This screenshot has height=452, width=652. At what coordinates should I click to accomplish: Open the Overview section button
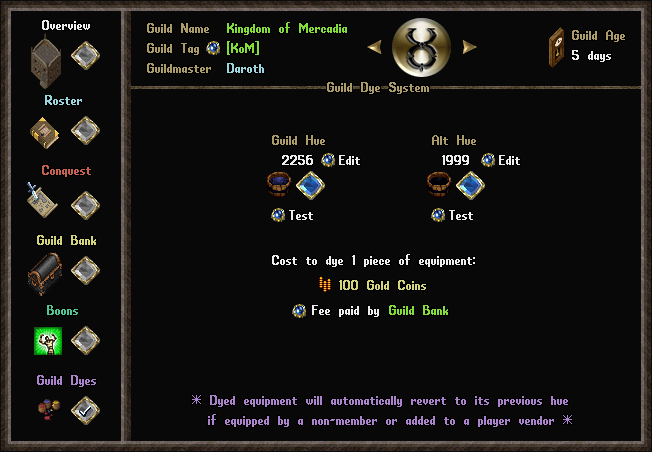85,55
